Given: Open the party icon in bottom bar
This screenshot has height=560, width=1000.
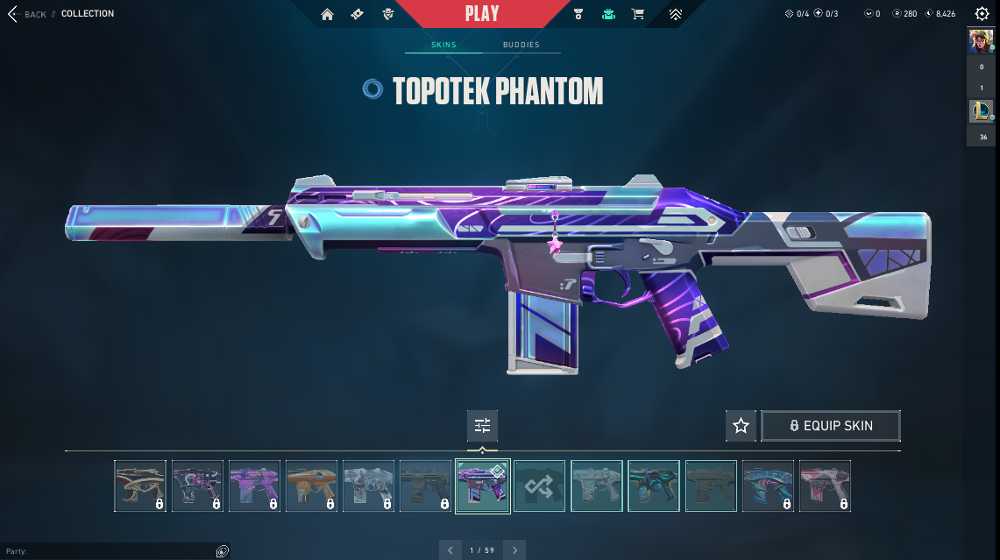Looking at the screenshot, I should click(x=222, y=551).
